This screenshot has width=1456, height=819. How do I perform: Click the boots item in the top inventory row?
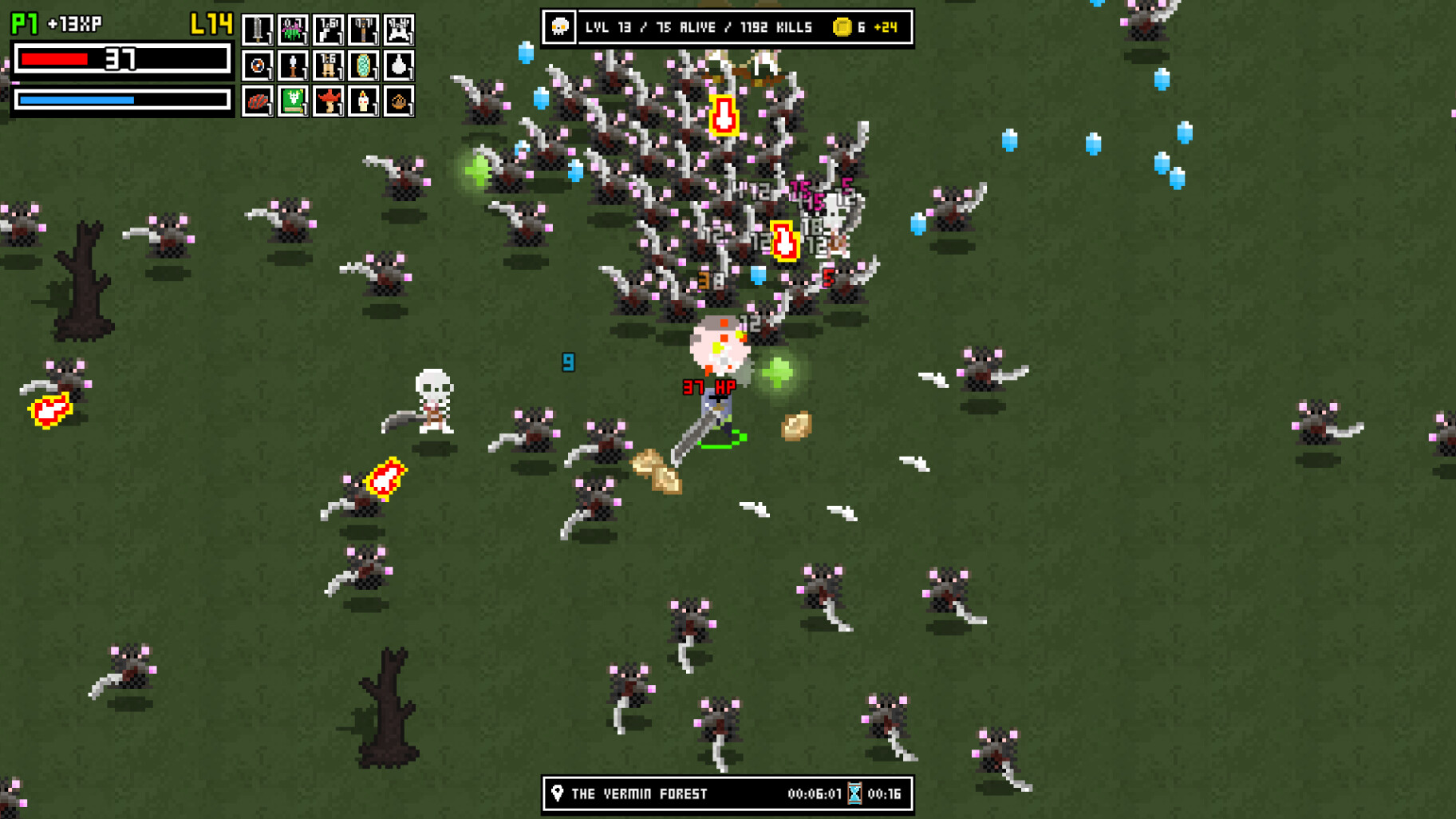[x=329, y=30]
